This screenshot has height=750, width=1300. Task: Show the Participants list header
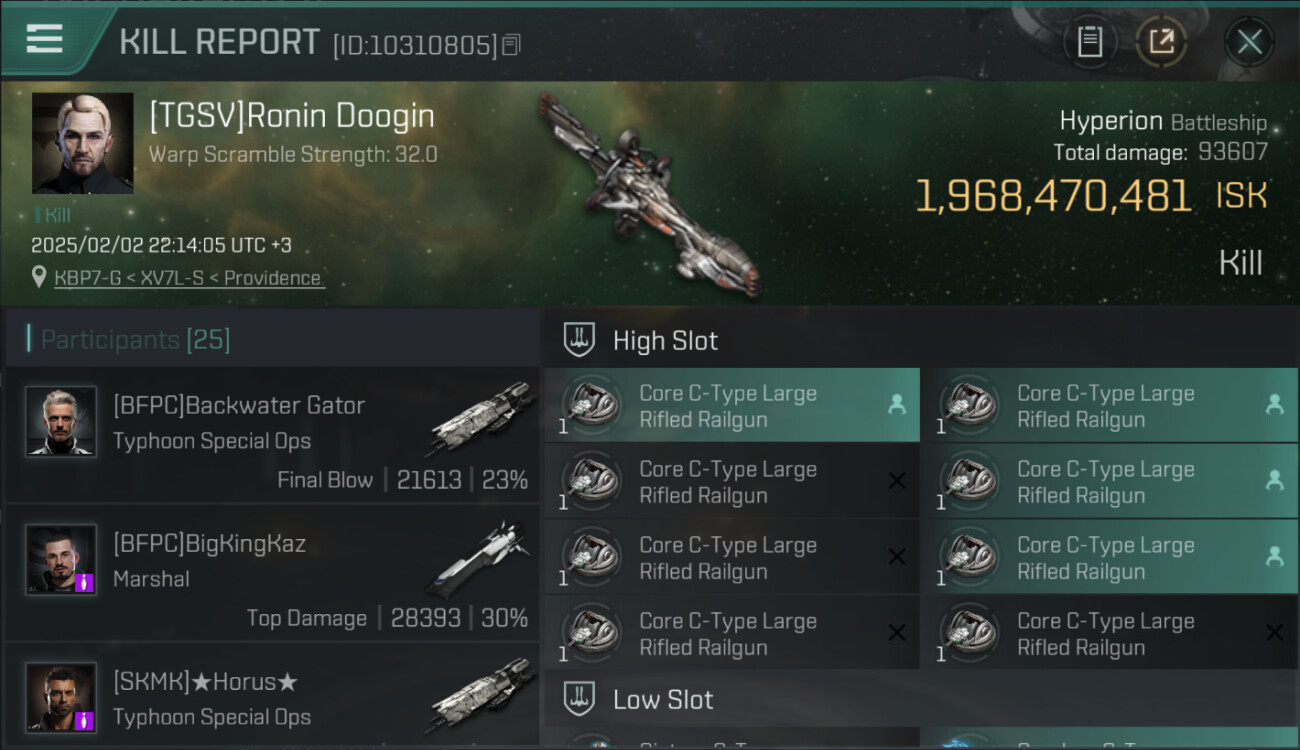pyautogui.click(x=135, y=340)
